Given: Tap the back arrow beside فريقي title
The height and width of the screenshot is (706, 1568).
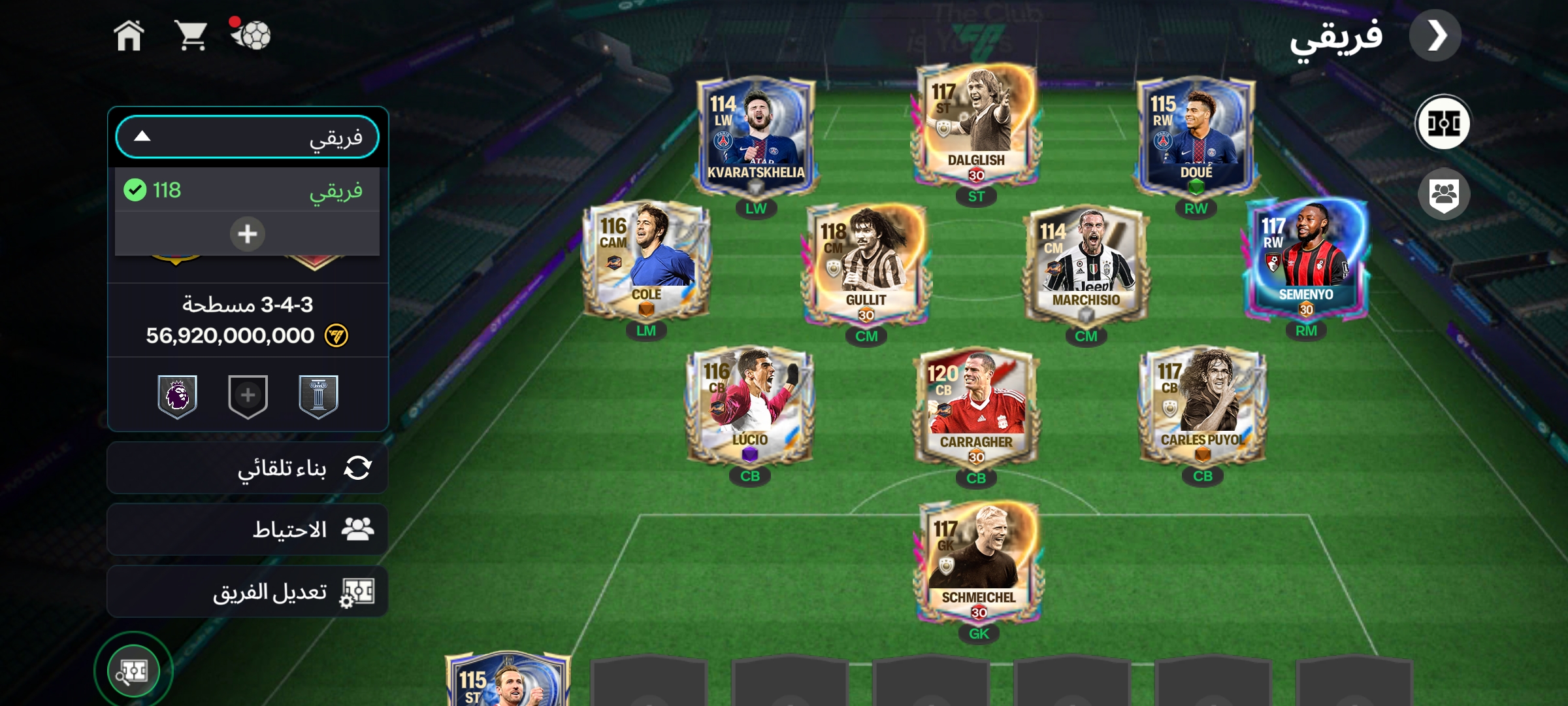Looking at the screenshot, I should tap(1435, 36).
